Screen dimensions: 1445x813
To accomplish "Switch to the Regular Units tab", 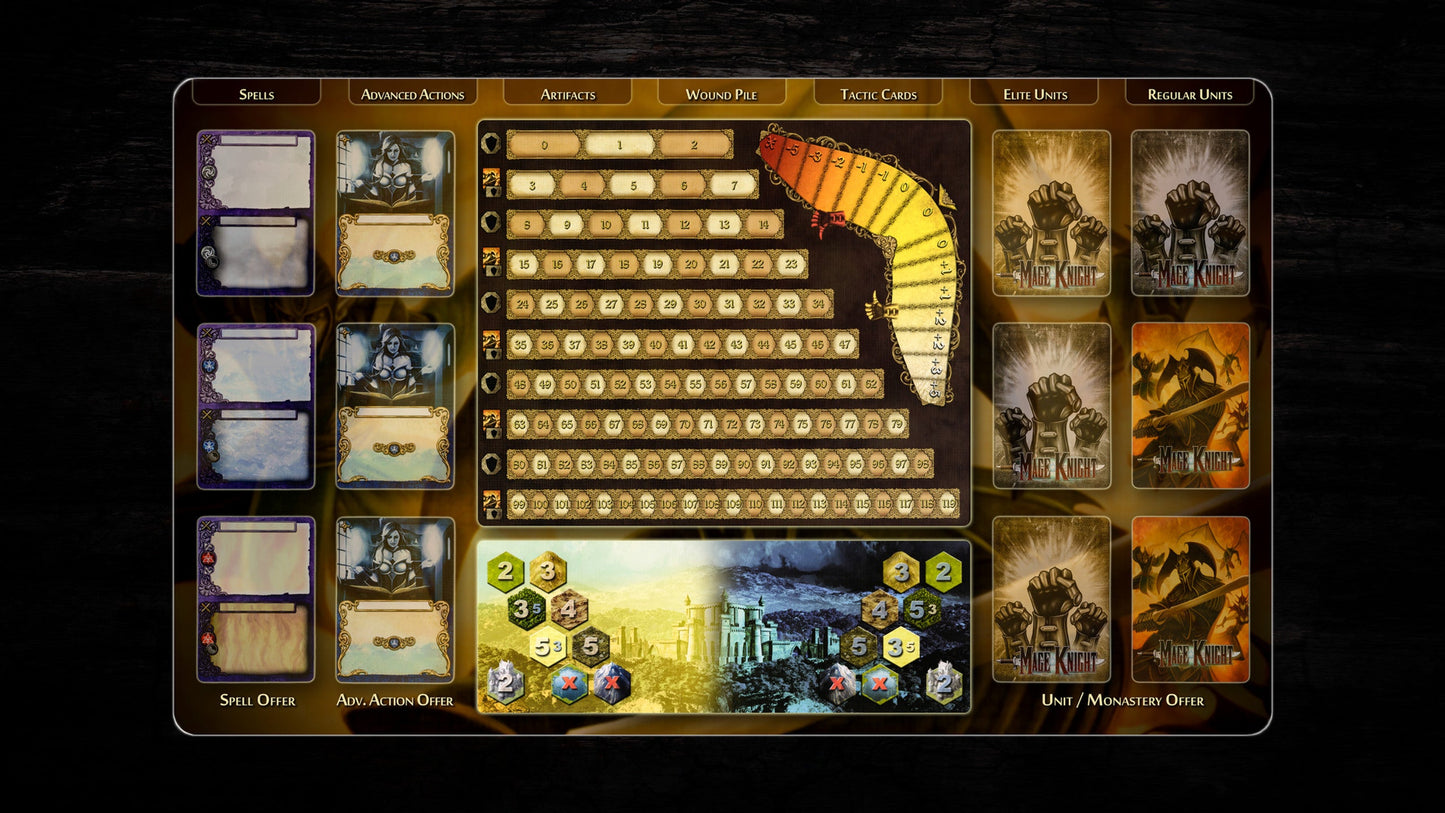I will tap(1189, 94).
